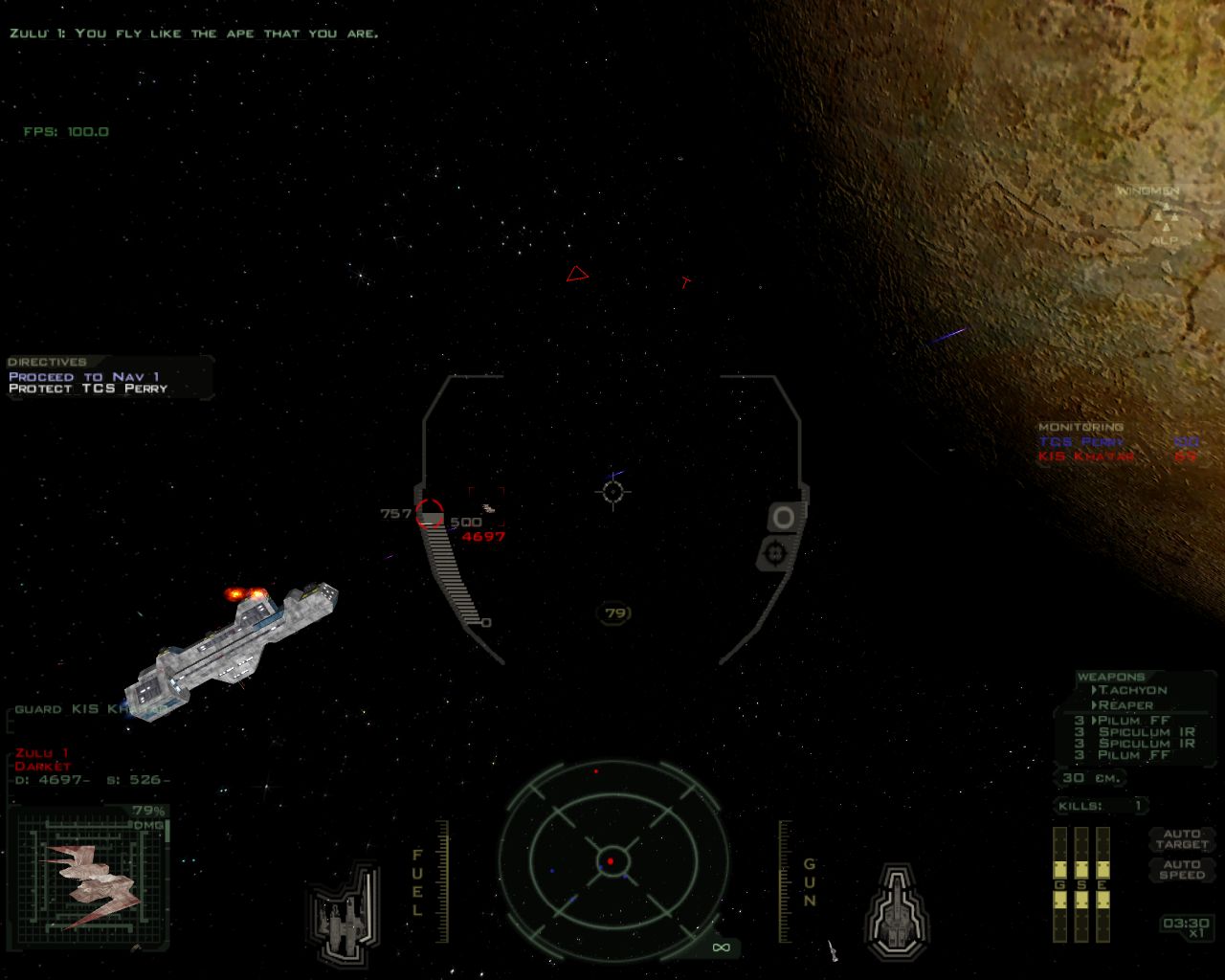1225x980 pixels.
Task: Choose KIS Khatar in the monitoring list
Action: 1086,457
